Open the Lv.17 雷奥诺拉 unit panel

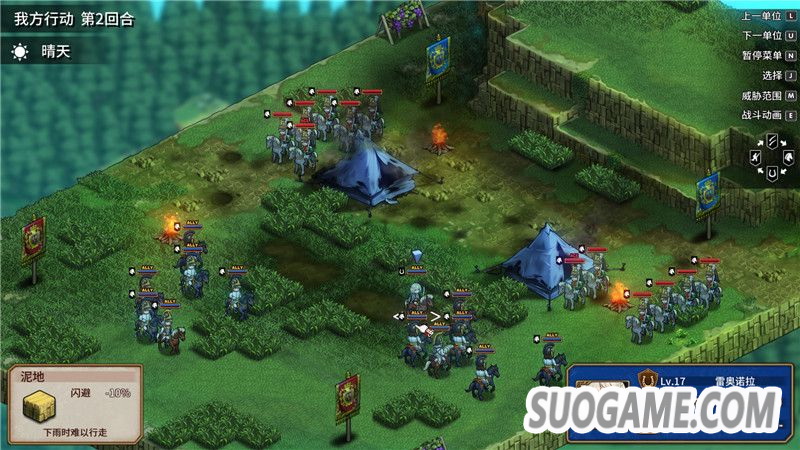tap(680, 381)
